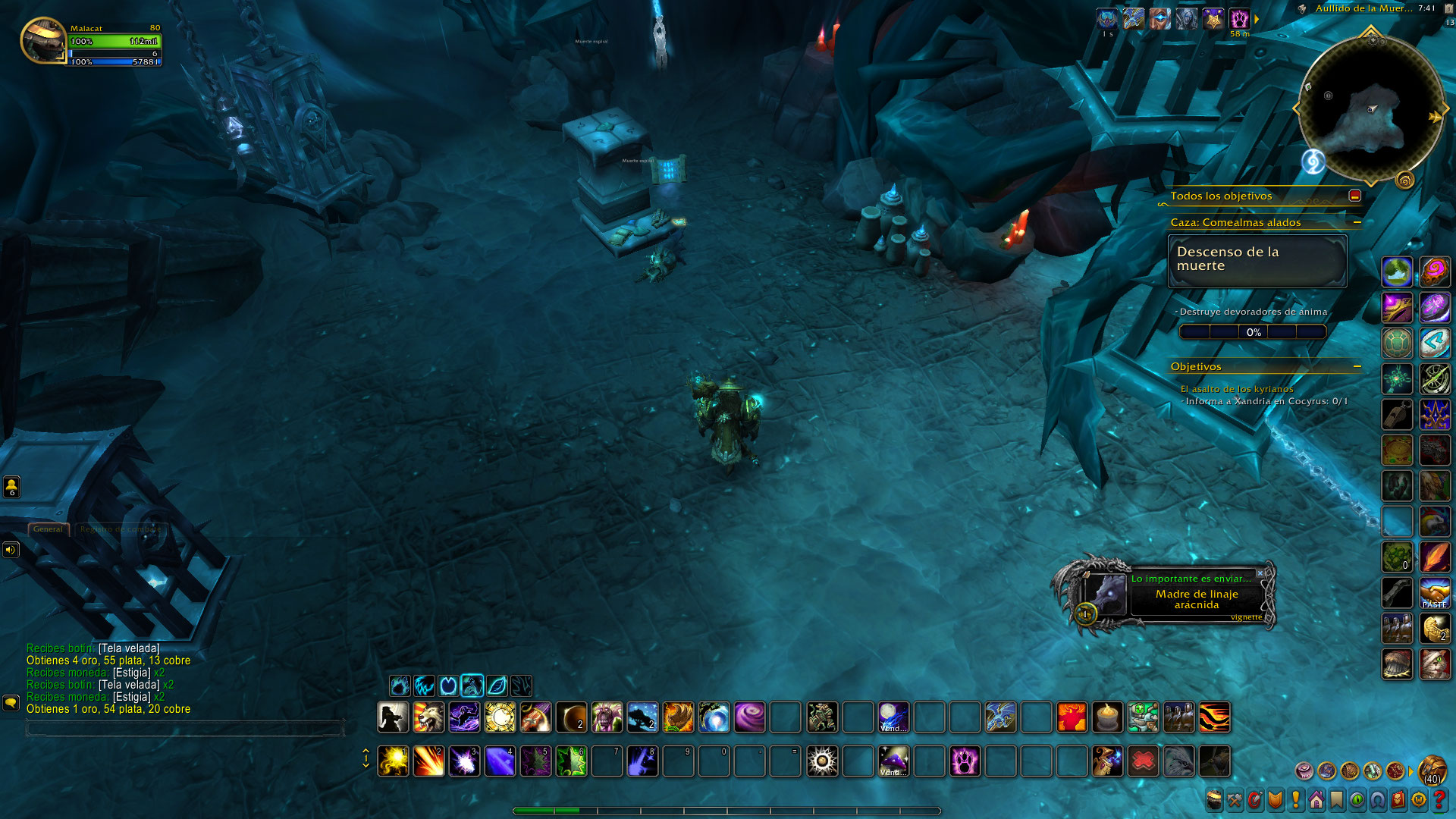
Task: Use the purple paw print ability
Action: (965, 761)
